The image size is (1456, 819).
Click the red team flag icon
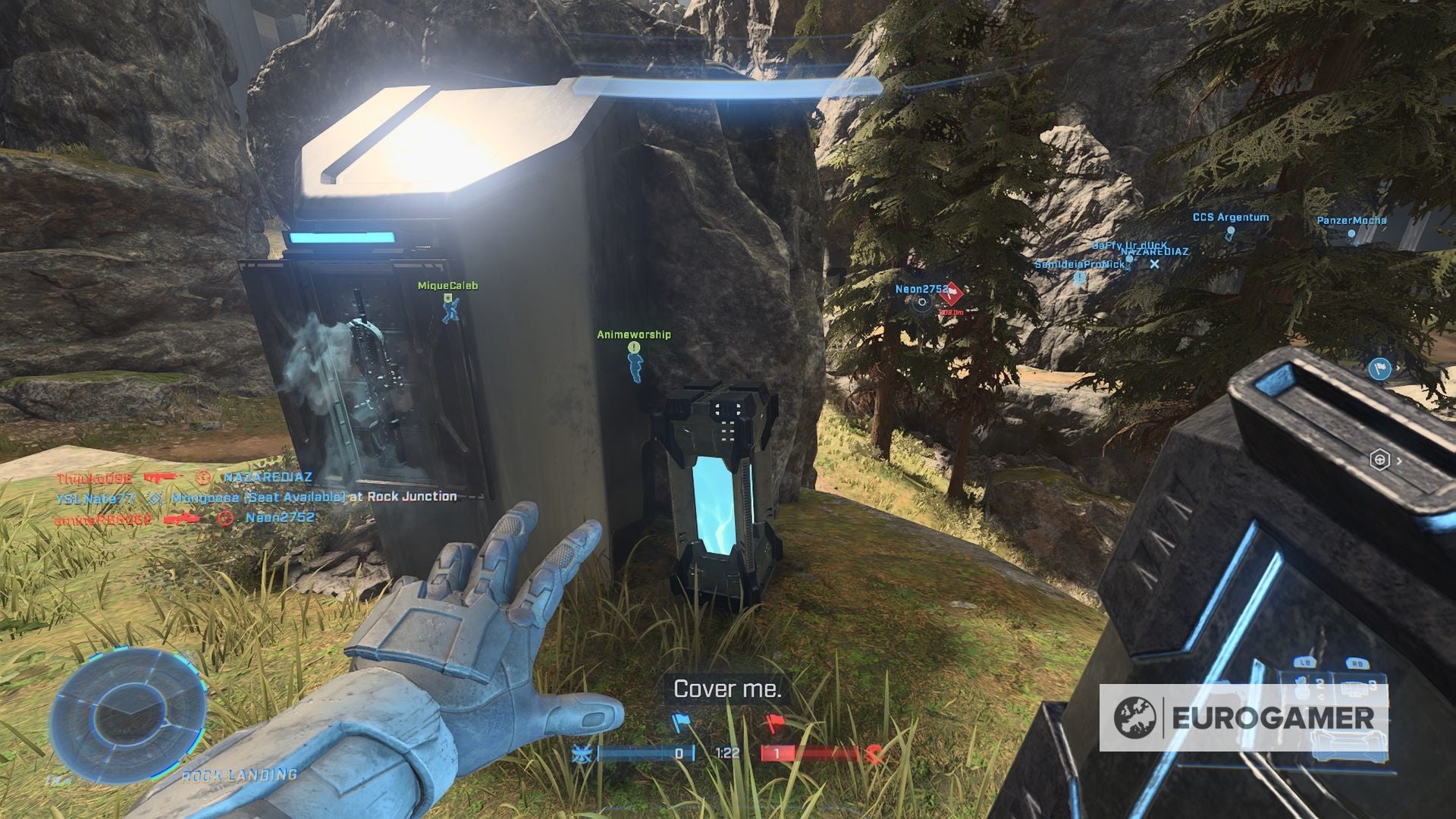tap(776, 720)
